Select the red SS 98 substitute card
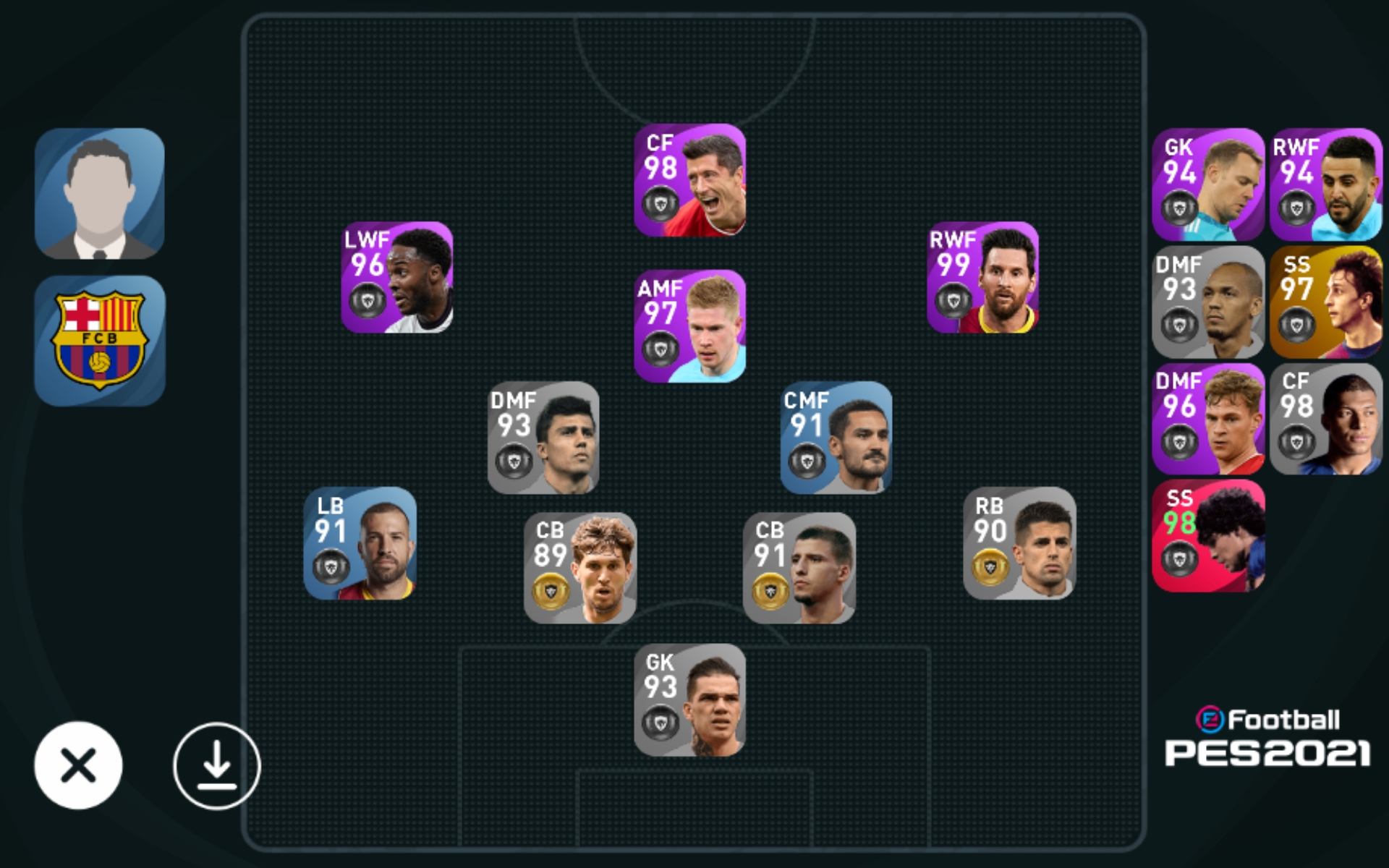1389x868 pixels. tap(1208, 536)
